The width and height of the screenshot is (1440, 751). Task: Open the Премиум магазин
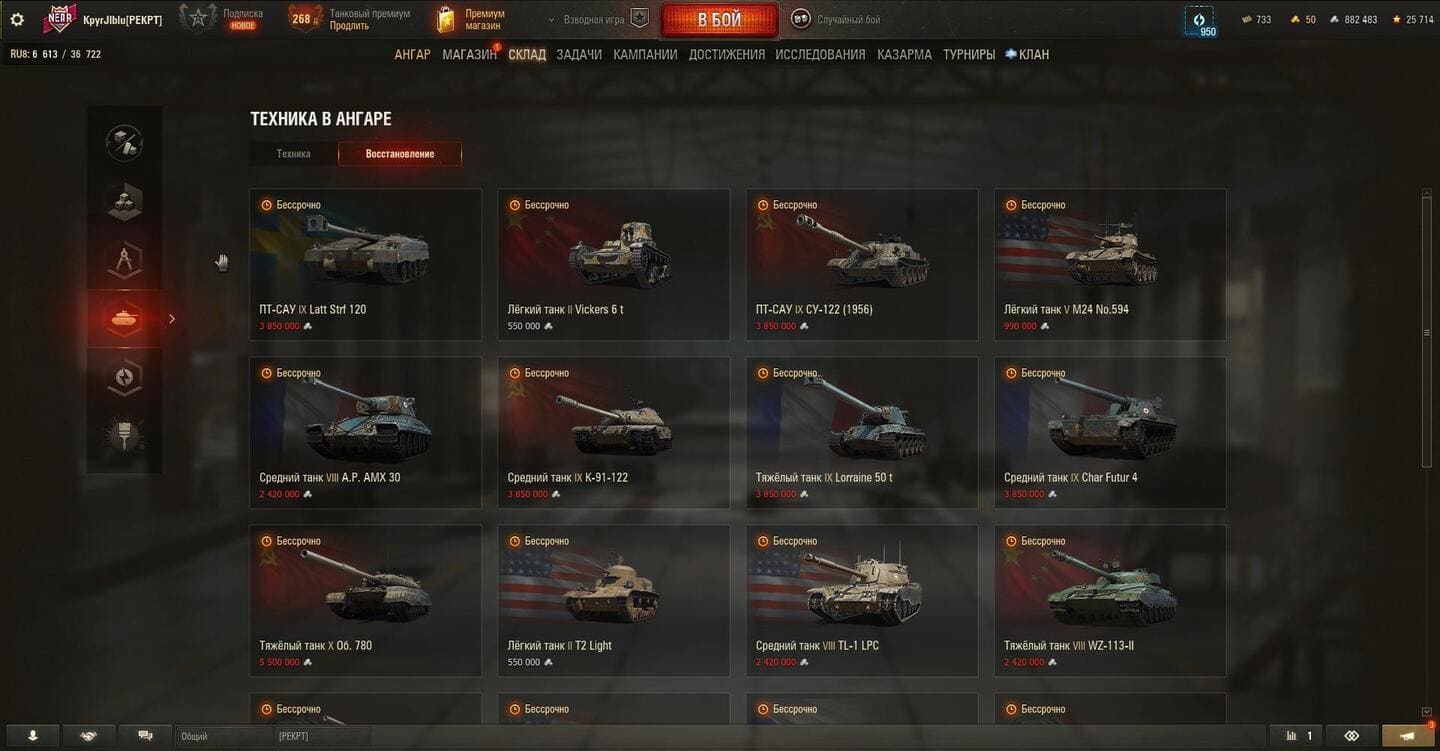472,20
